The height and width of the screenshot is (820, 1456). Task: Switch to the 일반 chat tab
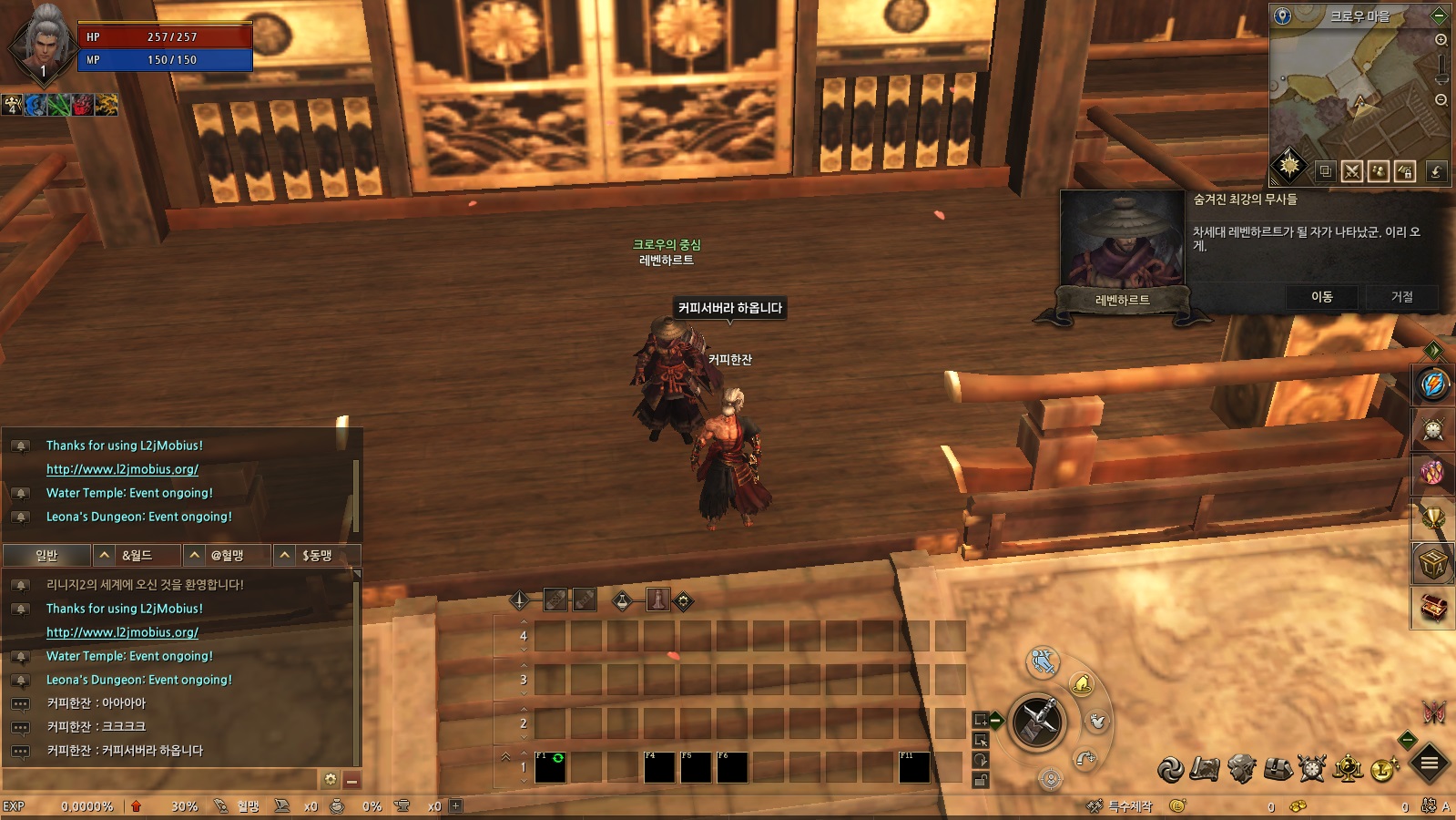pos(46,555)
